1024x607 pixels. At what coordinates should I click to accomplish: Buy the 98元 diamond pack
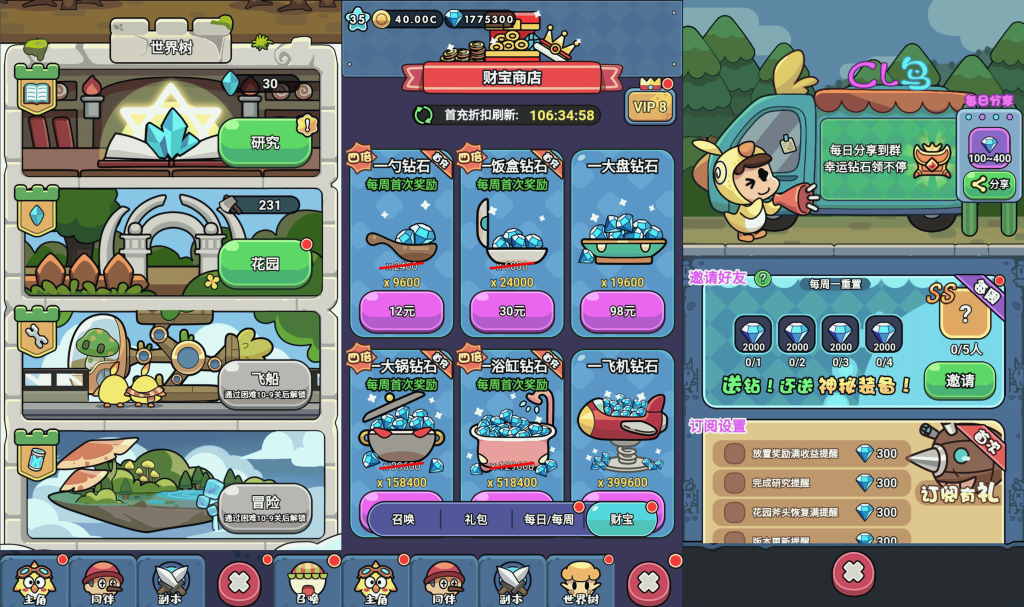tap(621, 311)
